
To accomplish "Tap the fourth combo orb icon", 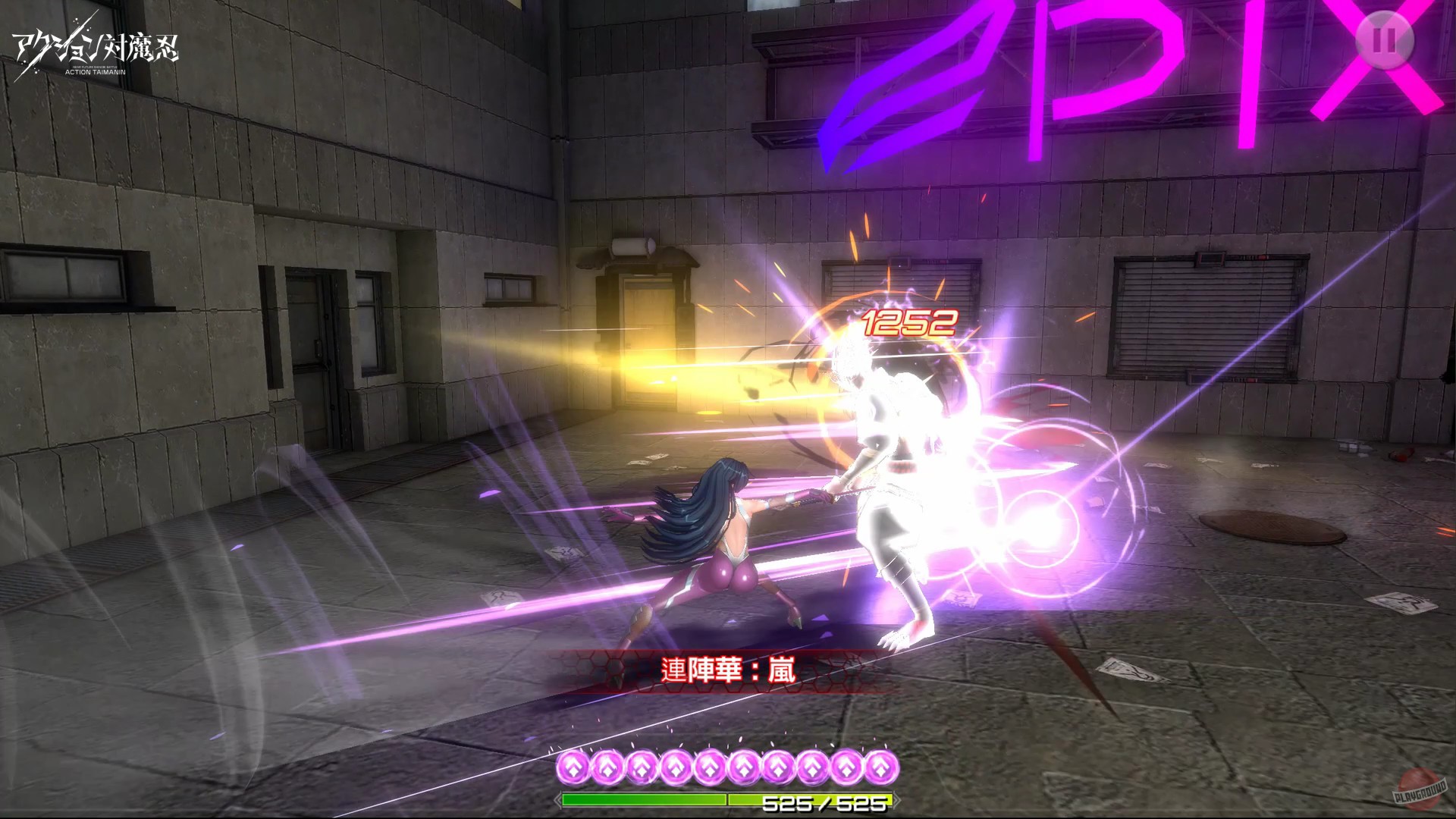I will pos(676,767).
